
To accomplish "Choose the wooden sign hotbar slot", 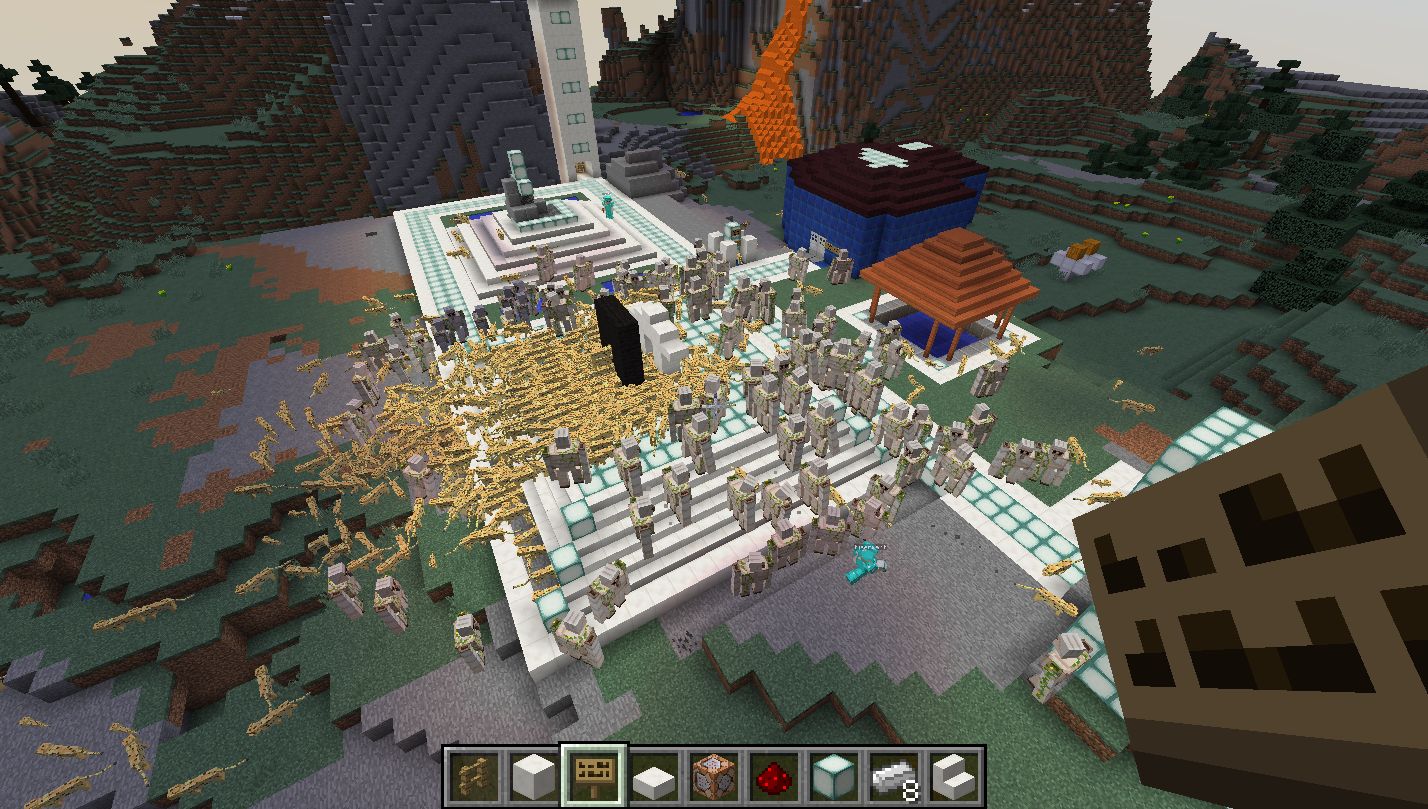I will tap(594, 776).
